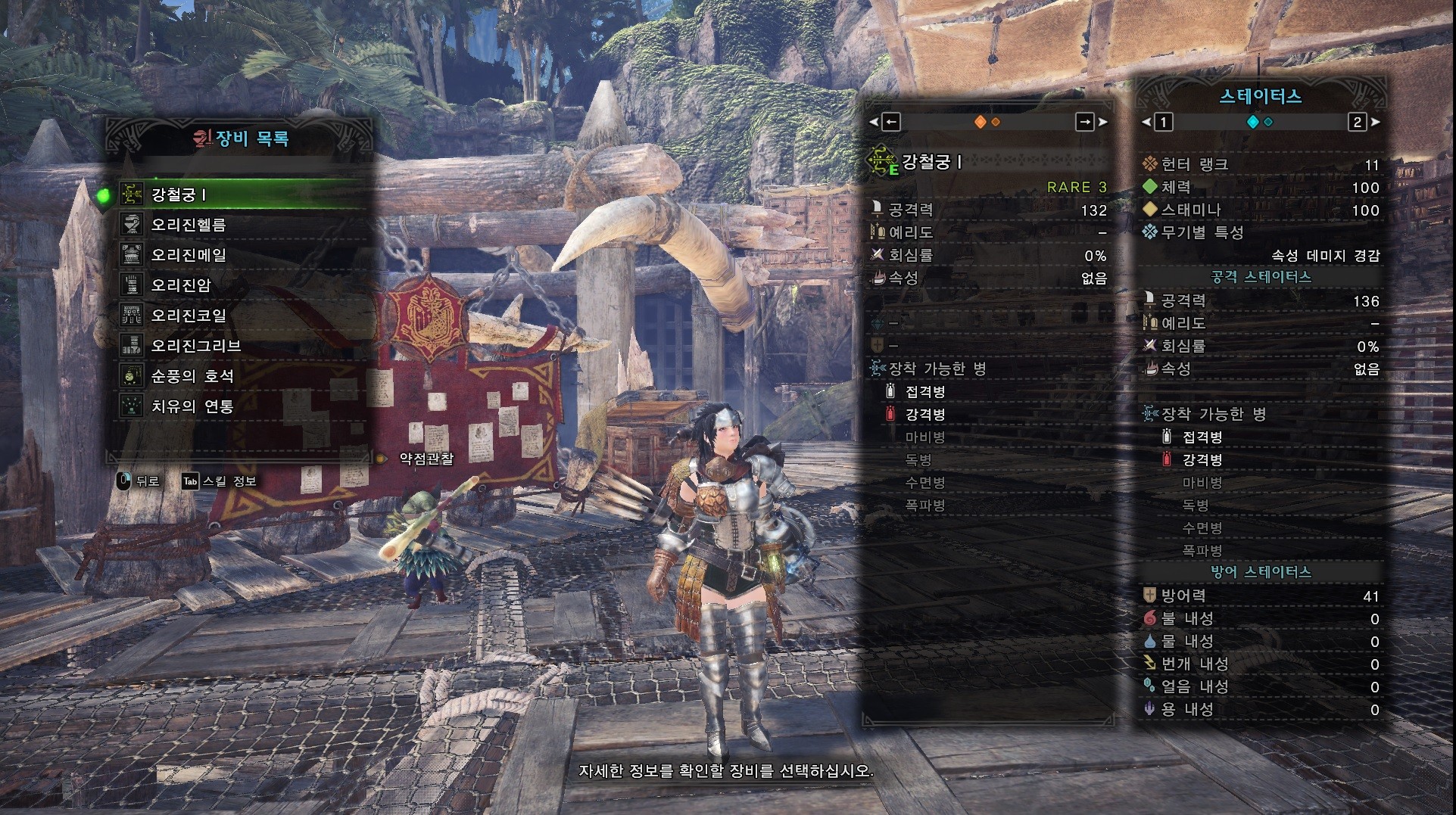The width and height of the screenshot is (1456, 815).
Task: Select the 오리진메일 armor row
Action: 188,255
